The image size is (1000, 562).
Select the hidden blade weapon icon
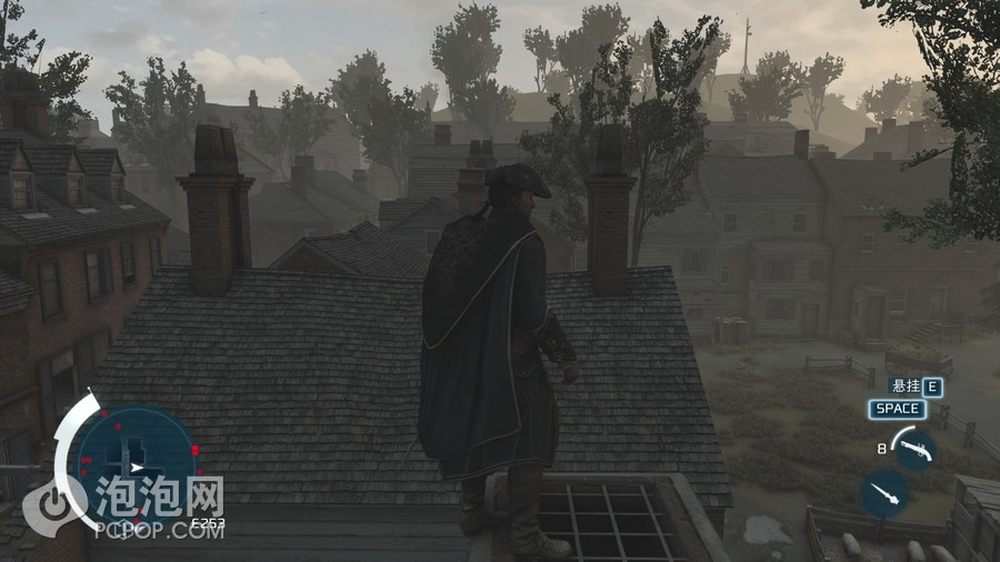point(884,494)
